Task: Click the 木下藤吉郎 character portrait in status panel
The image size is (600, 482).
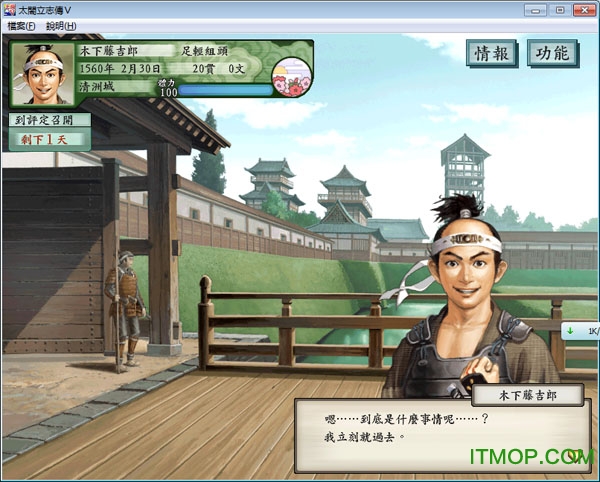Action: click(42, 73)
